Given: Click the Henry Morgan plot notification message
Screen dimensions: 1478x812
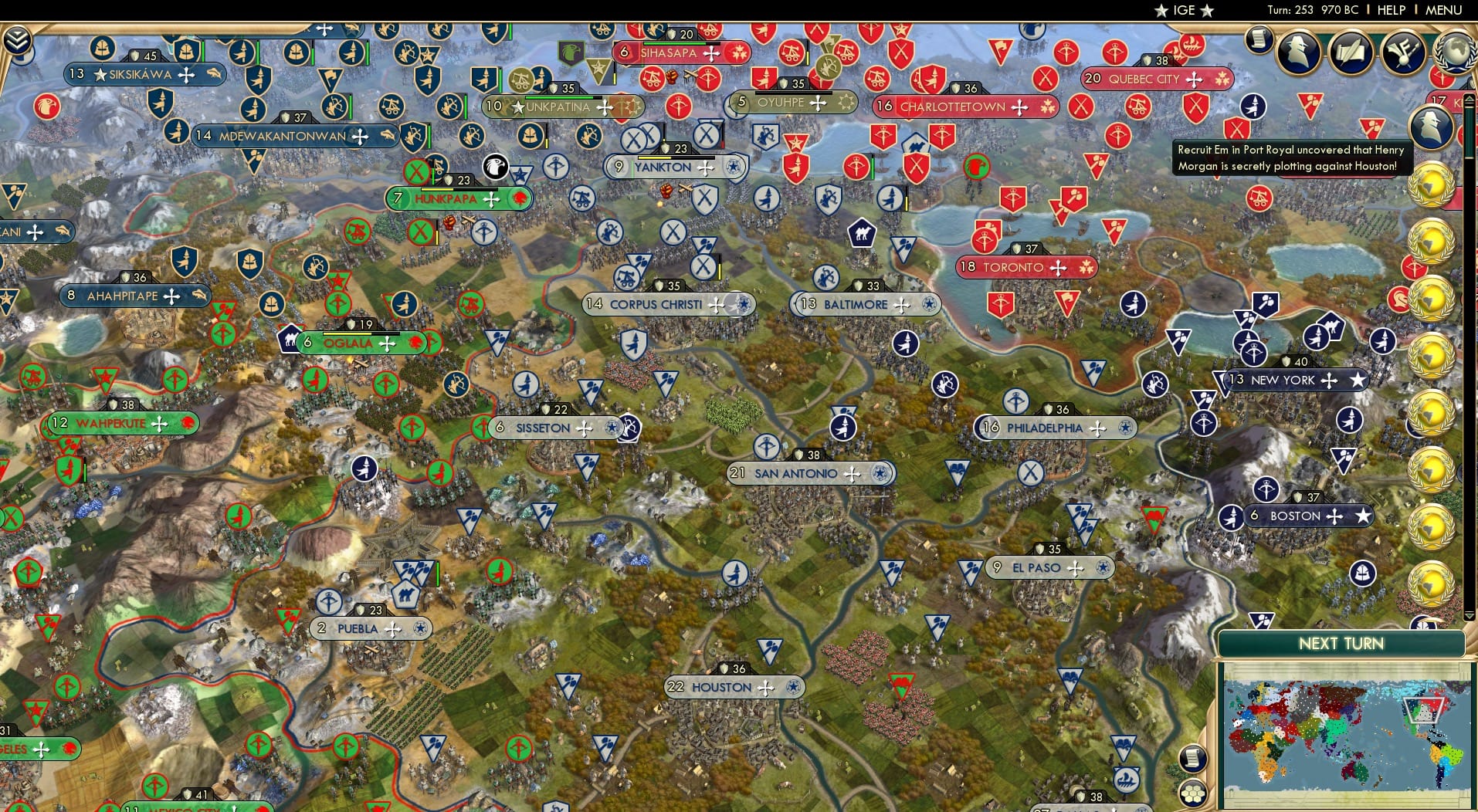Looking at the screenshot, I should click(x=1291, y=156).
